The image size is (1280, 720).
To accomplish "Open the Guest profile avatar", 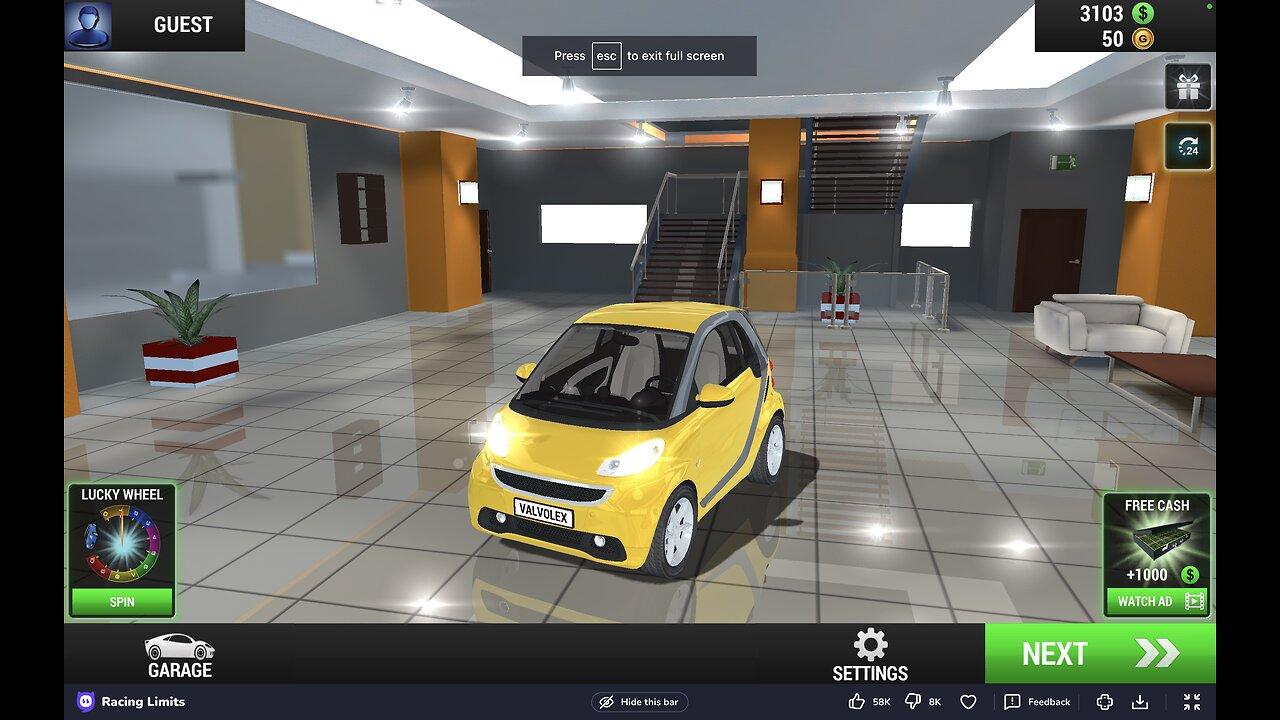I will (88, 25).
